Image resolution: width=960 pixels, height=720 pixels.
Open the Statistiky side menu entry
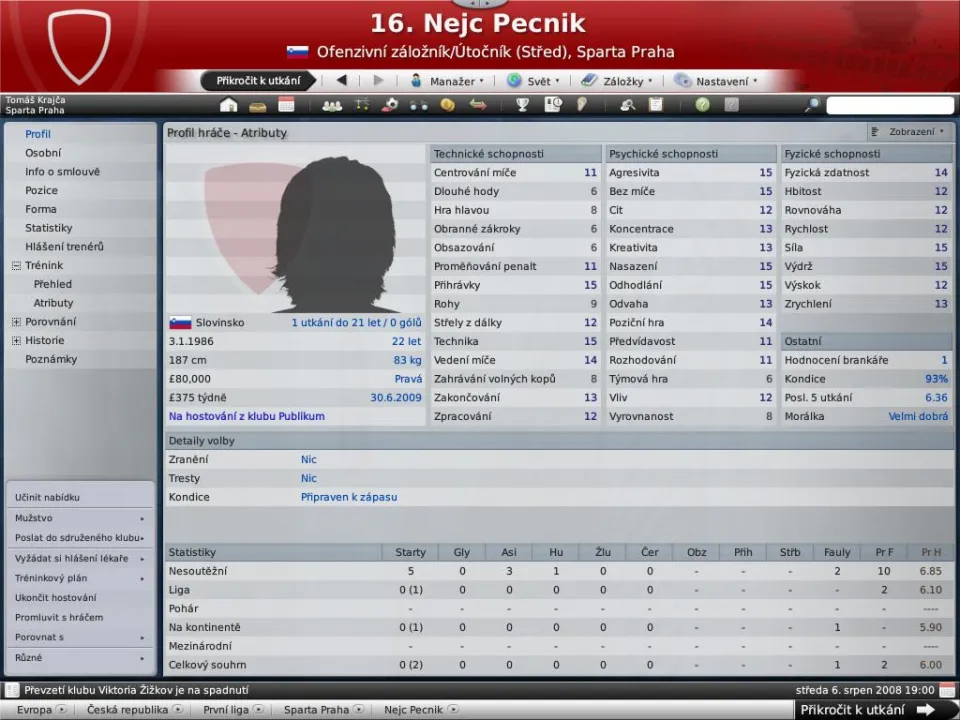(49, 228)
